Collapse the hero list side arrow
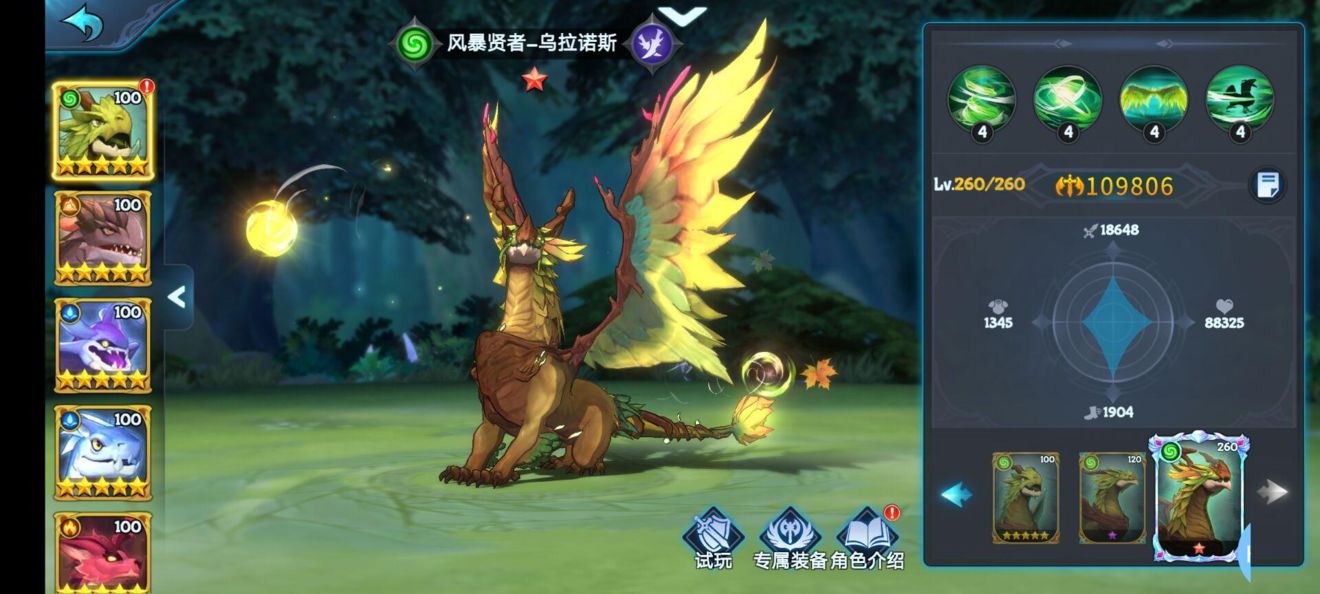 tap(177, 296)
